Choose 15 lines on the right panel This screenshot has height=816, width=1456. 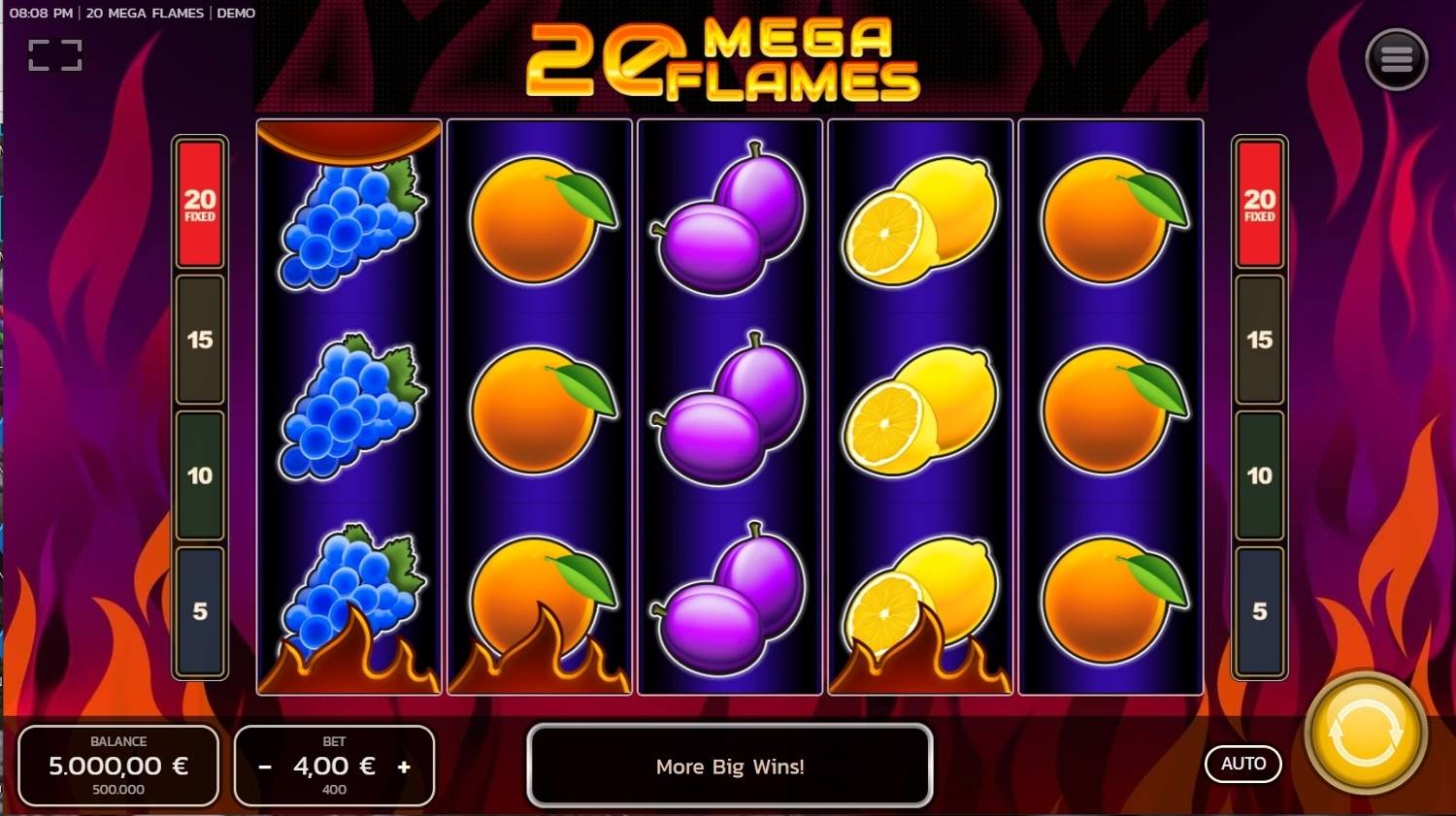pyautogui.click(x=1260, y=341)
